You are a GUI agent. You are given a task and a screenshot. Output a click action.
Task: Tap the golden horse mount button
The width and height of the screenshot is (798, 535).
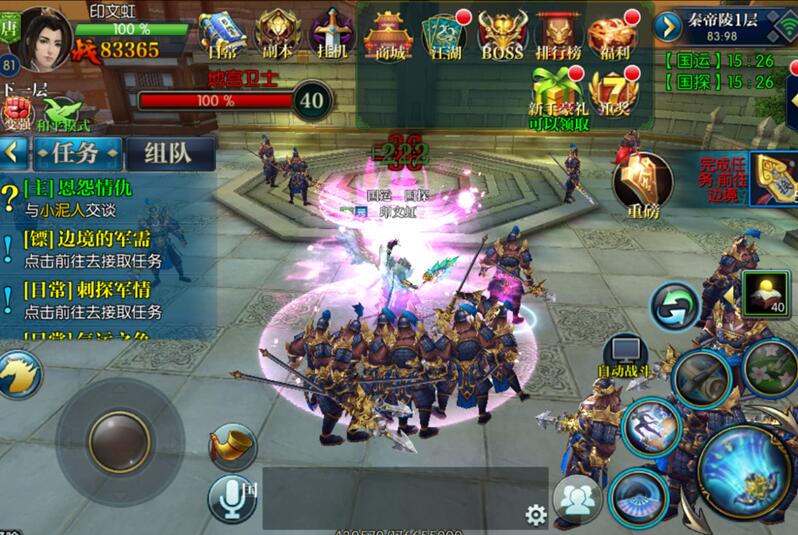(18, 375)
